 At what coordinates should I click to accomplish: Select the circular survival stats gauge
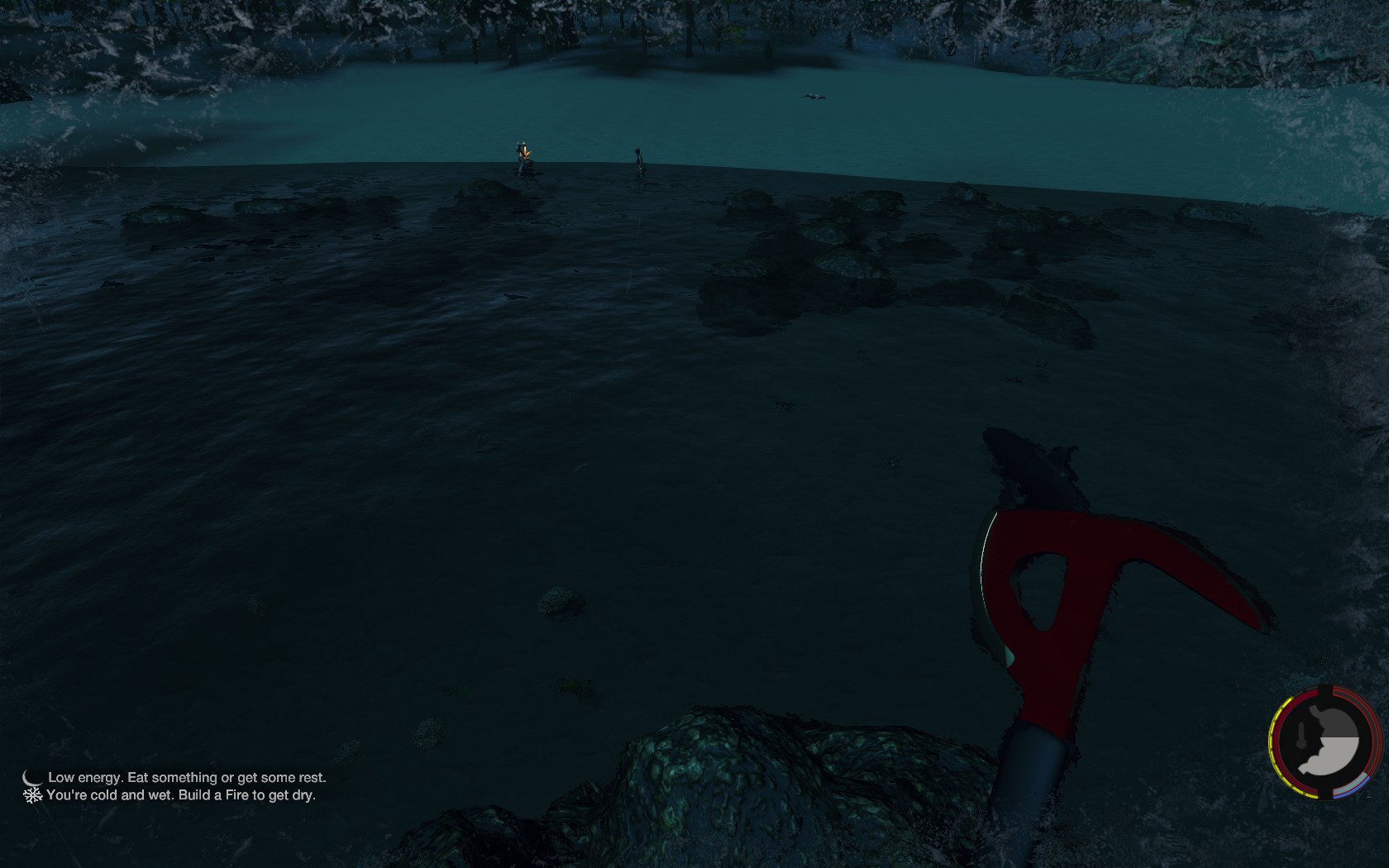(1325, 742)
